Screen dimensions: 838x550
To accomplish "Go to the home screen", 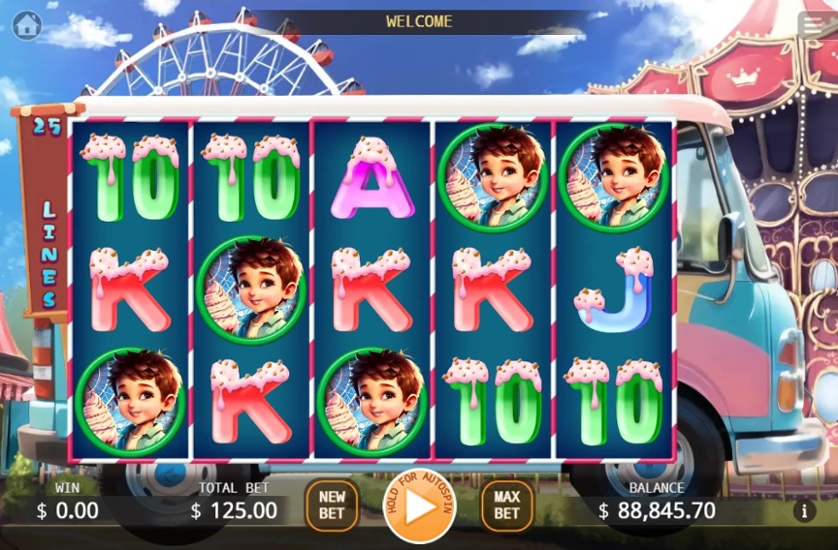I will point(27,24).
